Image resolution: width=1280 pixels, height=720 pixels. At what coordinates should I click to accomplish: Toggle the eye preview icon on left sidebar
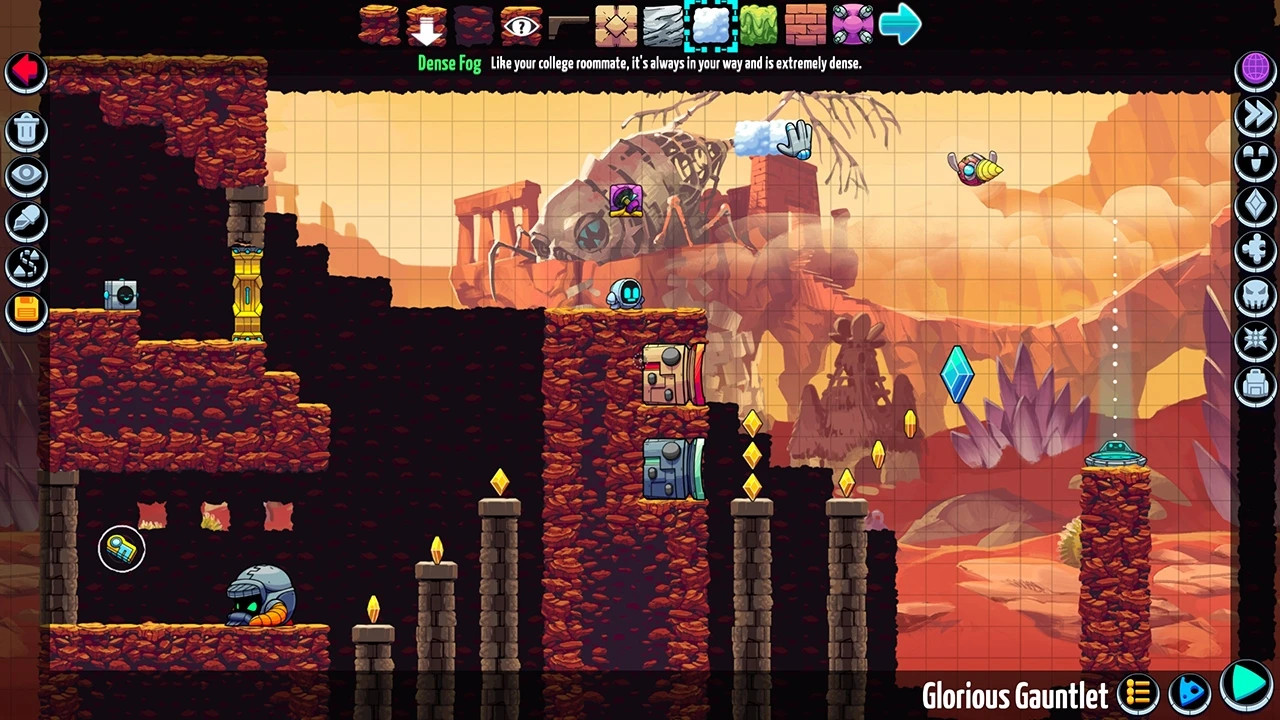click(x=25, y=175)
